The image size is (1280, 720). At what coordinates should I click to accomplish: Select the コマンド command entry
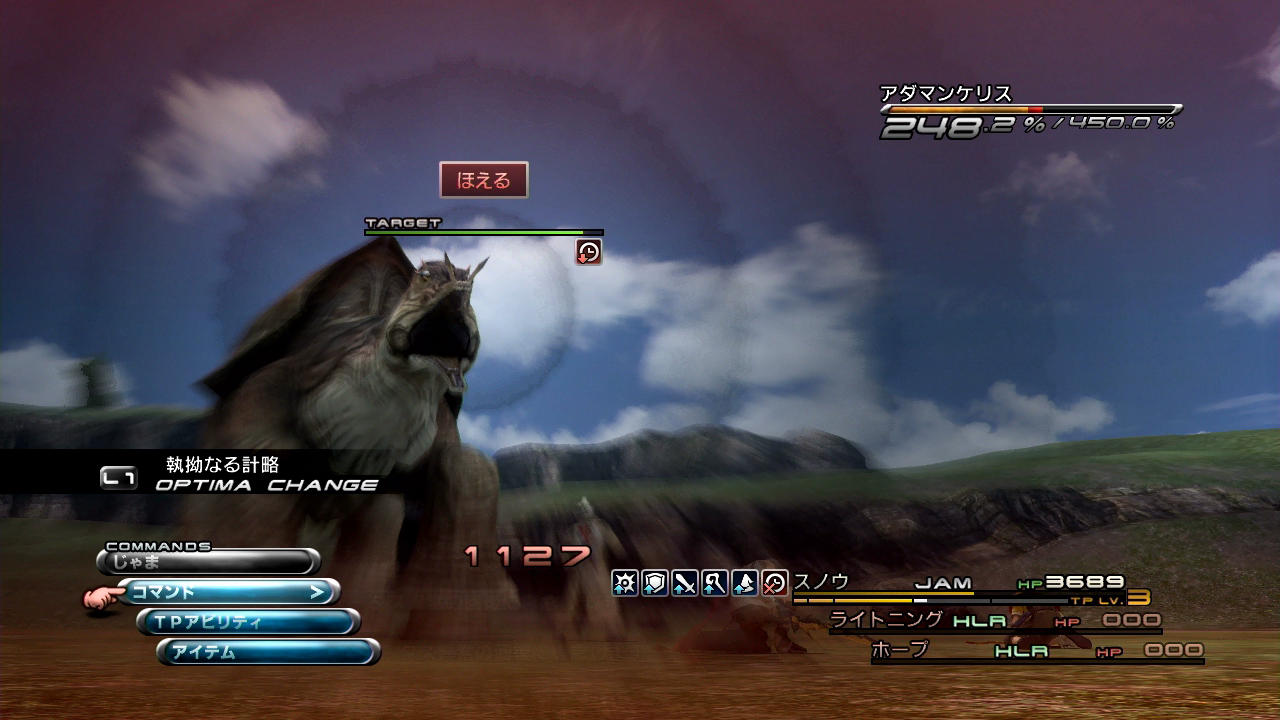tap(228, 592)
